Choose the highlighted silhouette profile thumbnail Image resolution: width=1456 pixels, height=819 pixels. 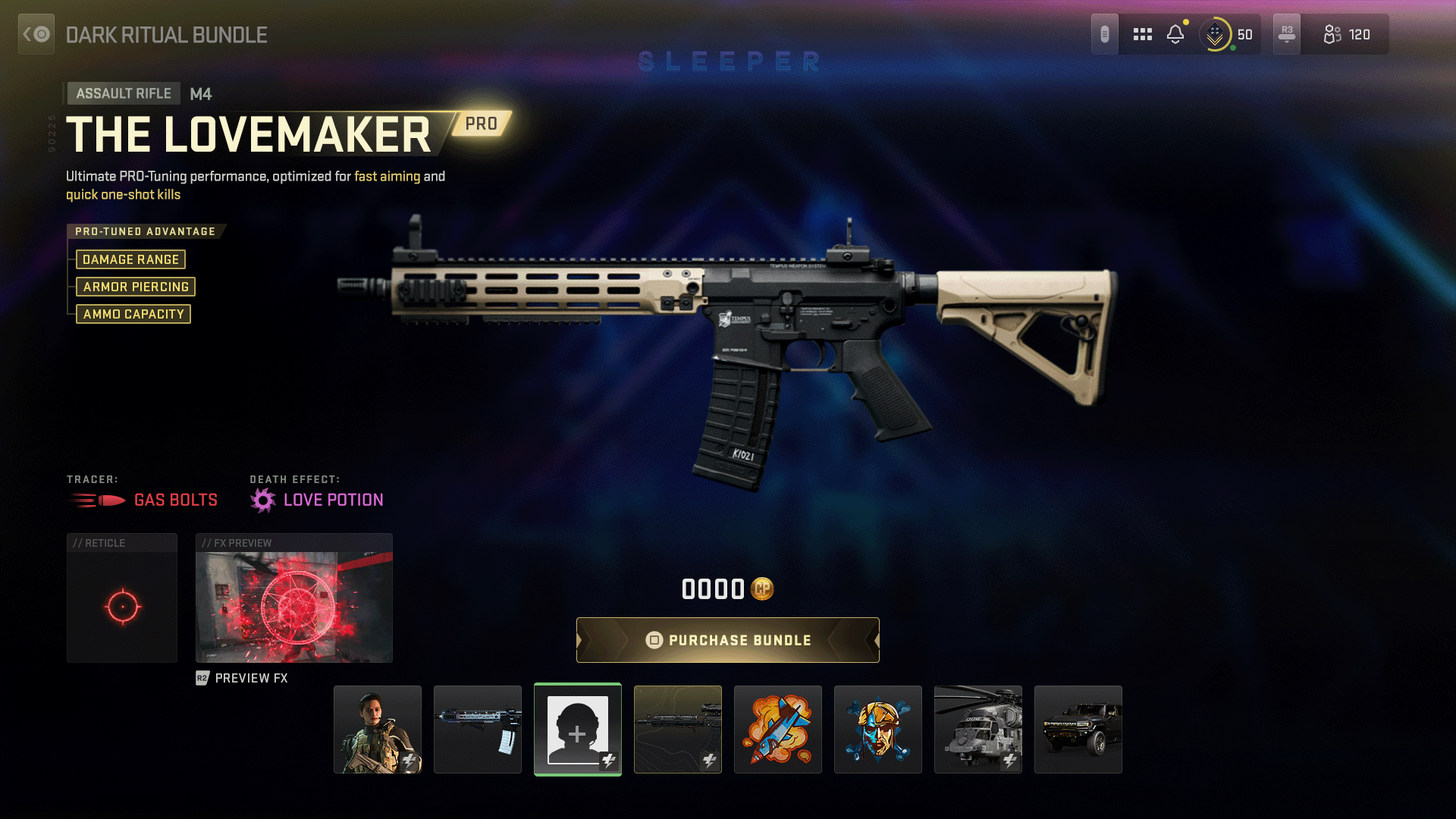tap(578, 730)
